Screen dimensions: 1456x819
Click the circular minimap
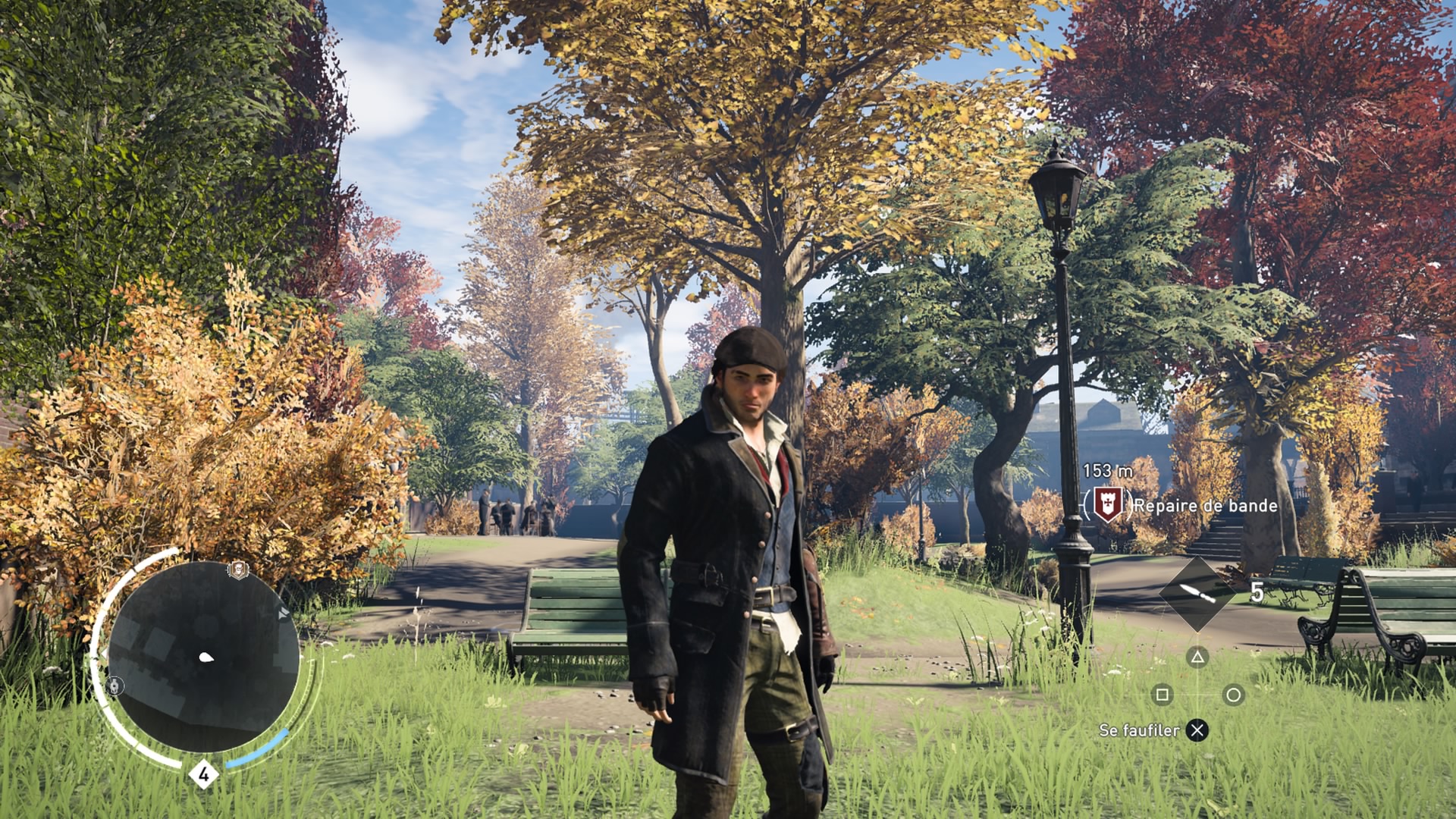(203, 657)
